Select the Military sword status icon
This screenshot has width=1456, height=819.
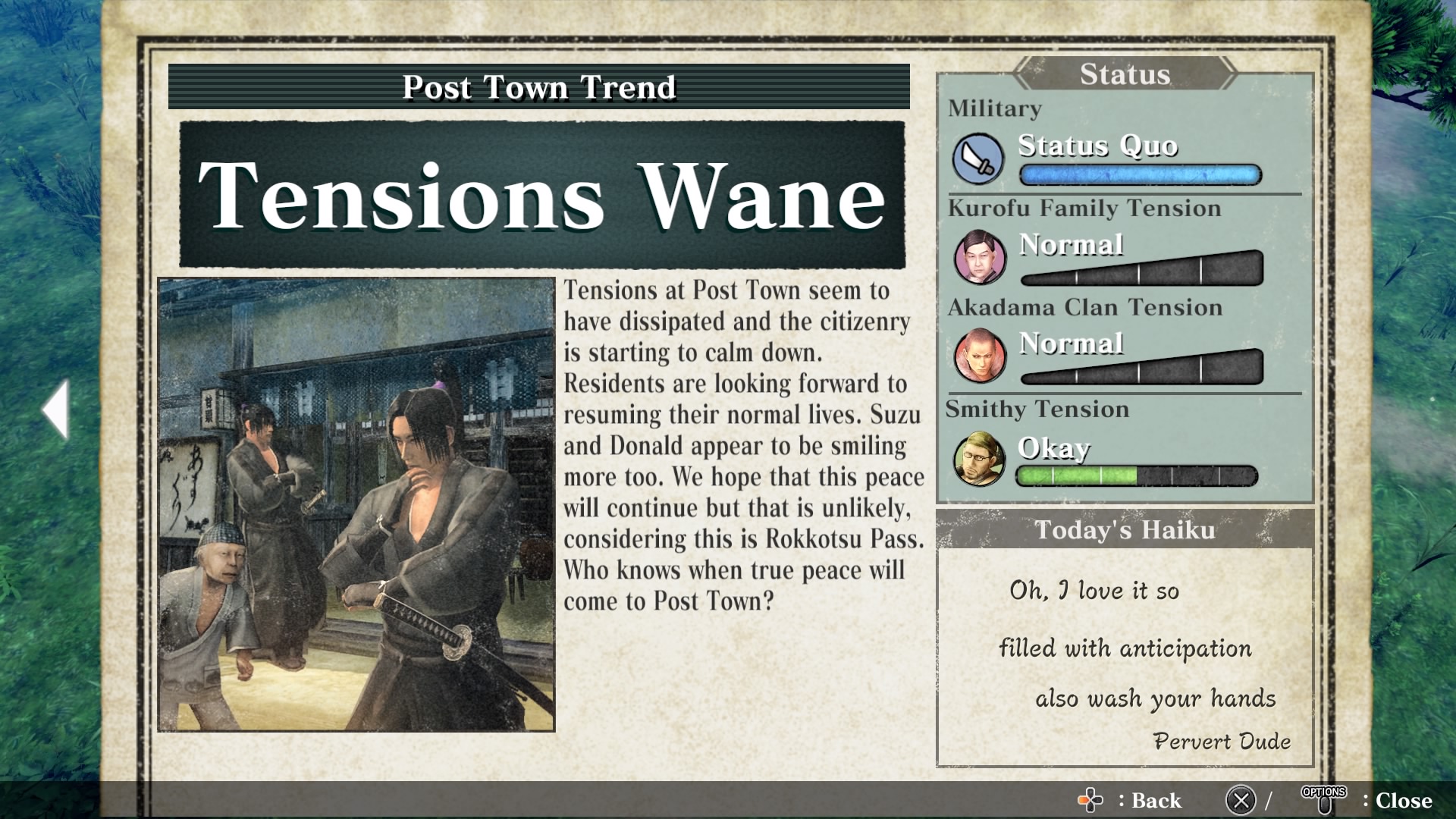pos(978,159)
